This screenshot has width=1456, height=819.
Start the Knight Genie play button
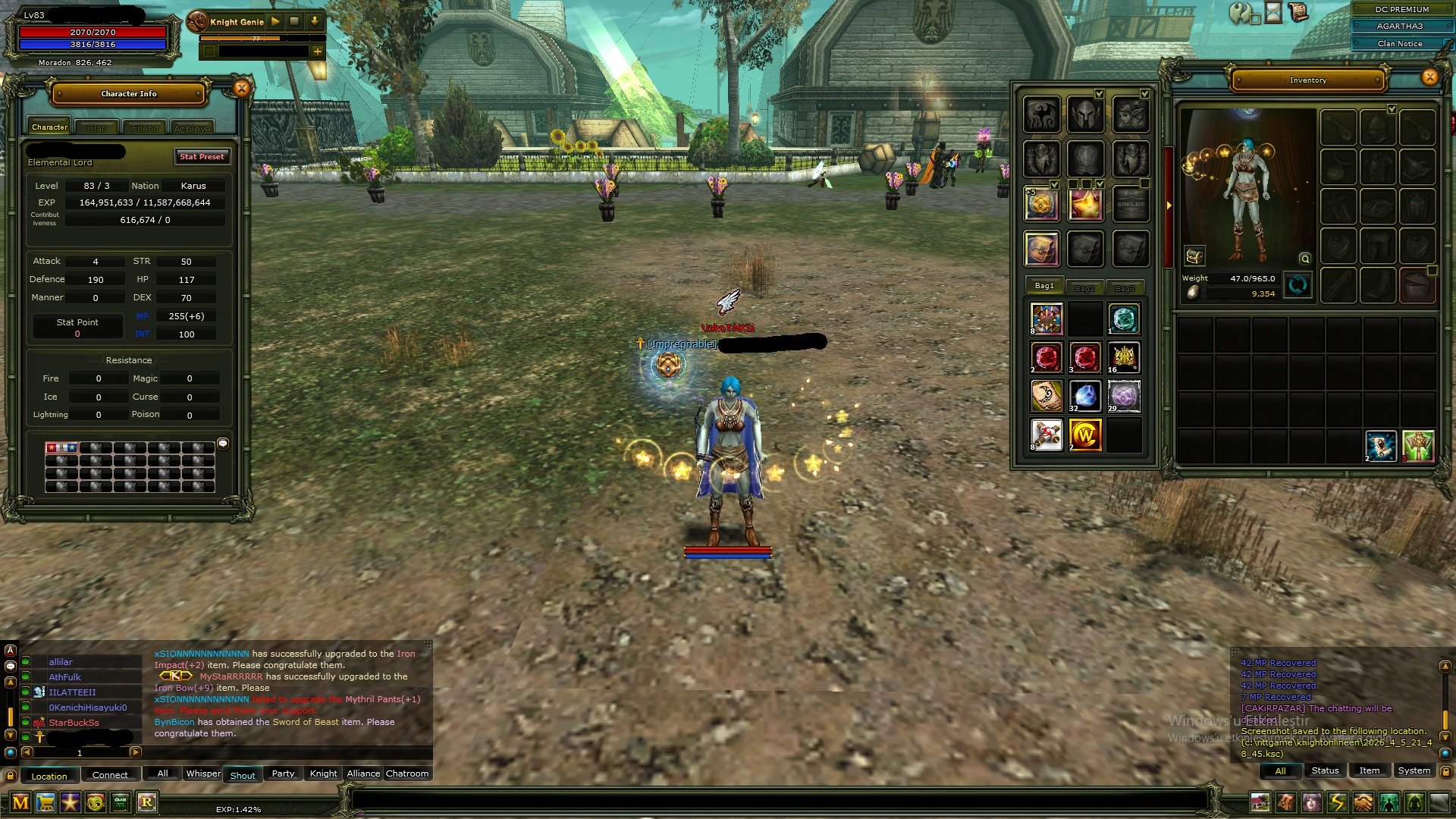coord(276,22)
